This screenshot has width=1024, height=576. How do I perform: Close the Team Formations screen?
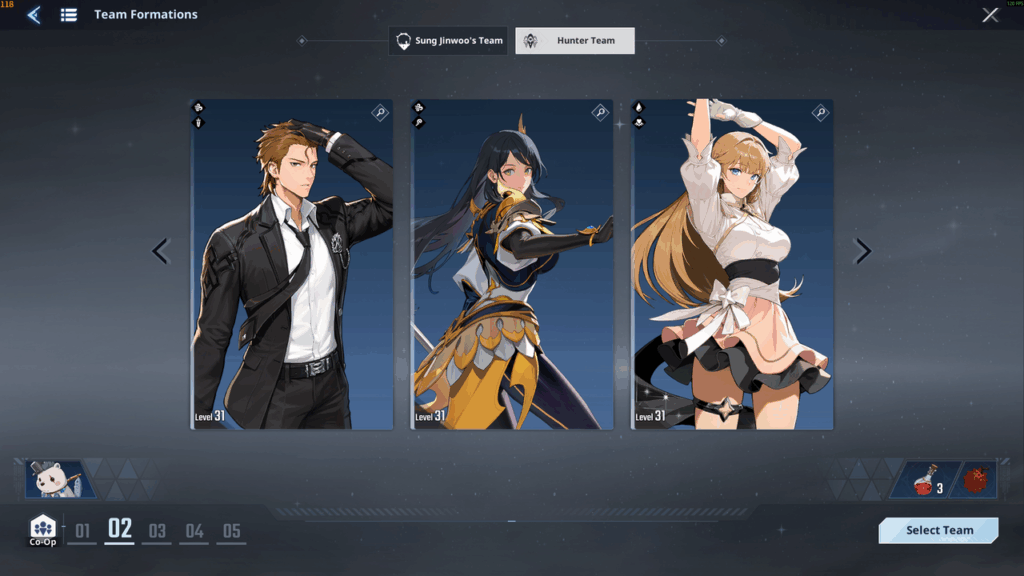990,15
